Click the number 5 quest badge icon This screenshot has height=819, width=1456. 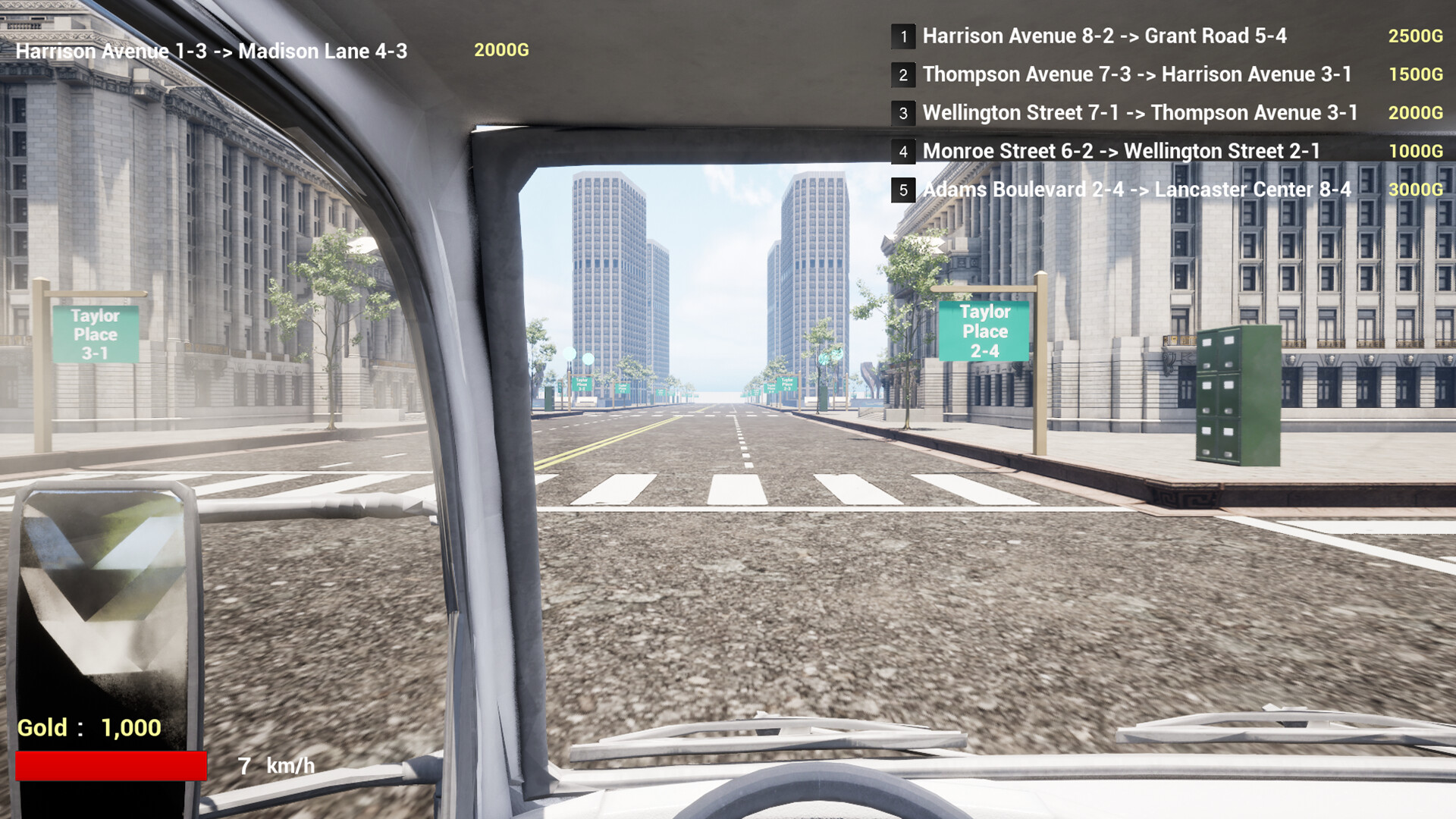904,190
